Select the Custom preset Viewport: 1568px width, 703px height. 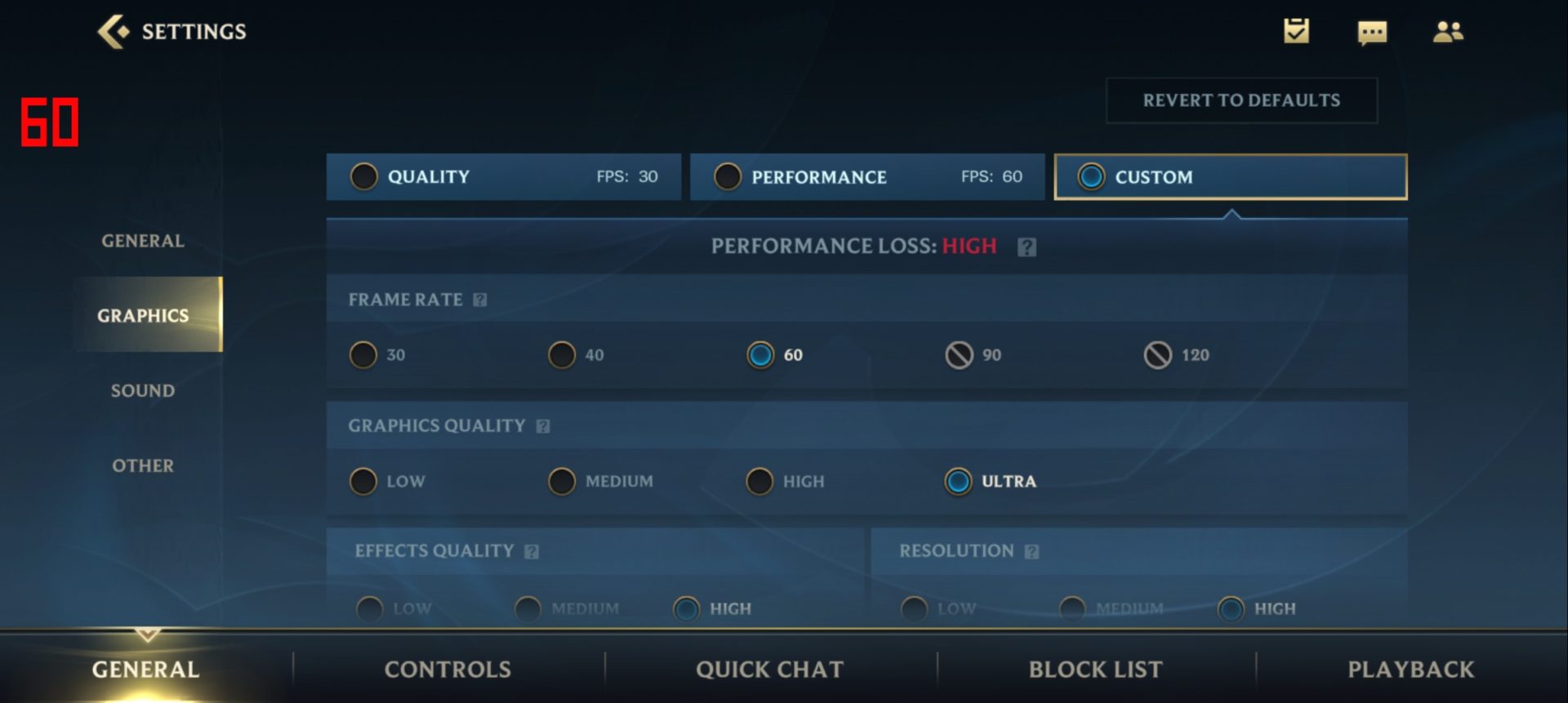click(1230, 177)
